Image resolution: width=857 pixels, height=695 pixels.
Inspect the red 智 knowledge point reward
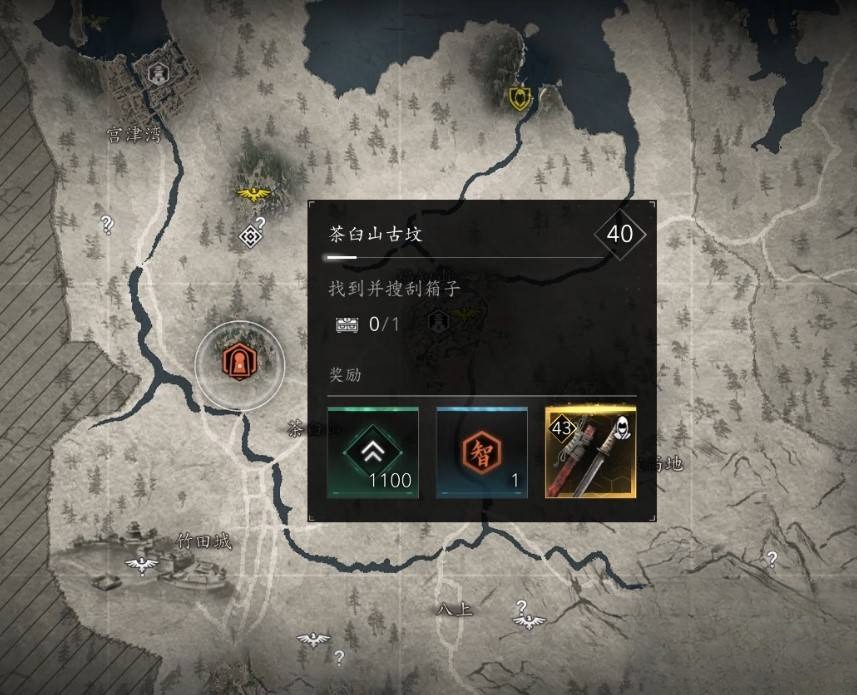coord(481,453)
